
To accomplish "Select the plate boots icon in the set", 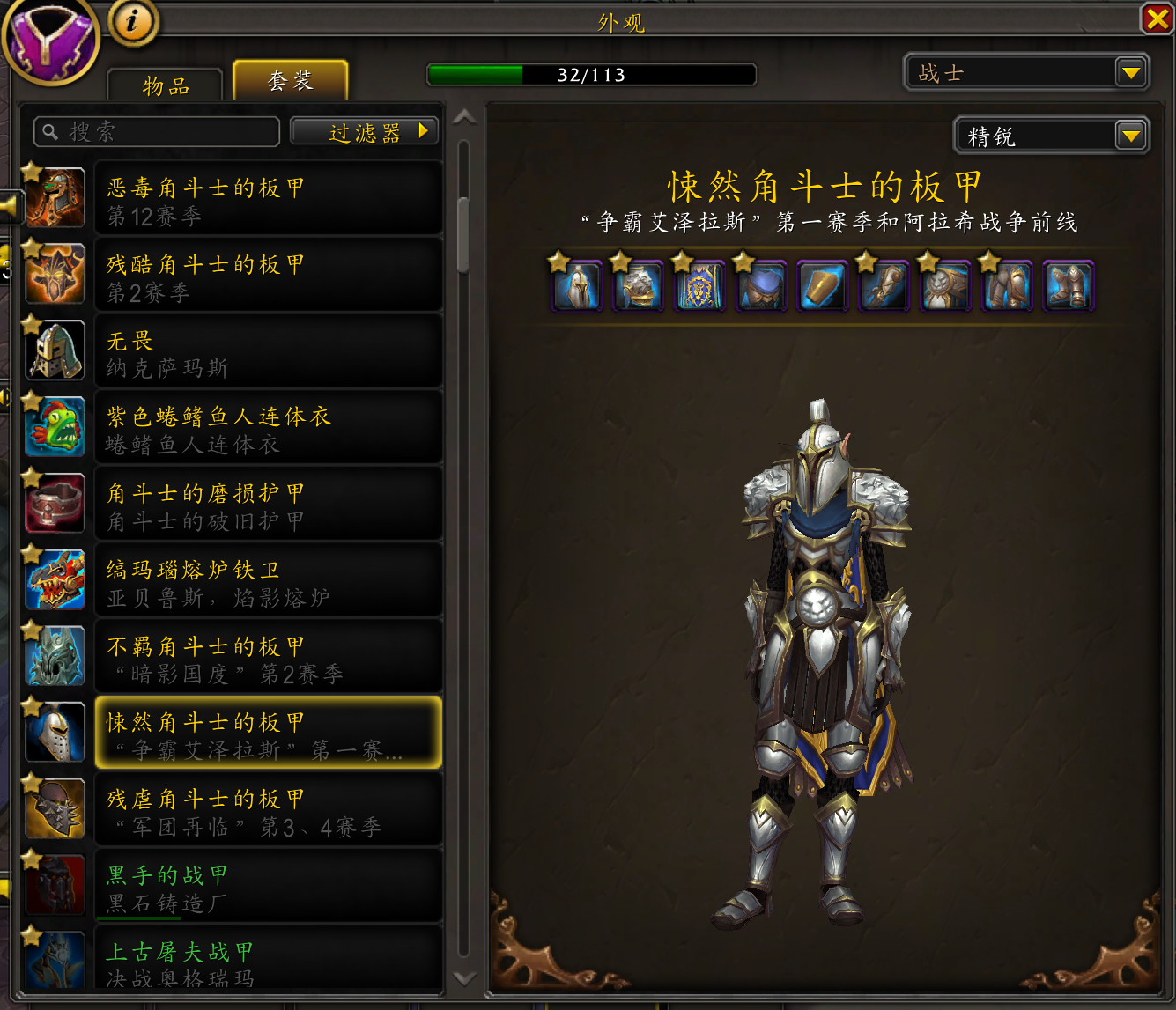I will tap(1068, 285).
